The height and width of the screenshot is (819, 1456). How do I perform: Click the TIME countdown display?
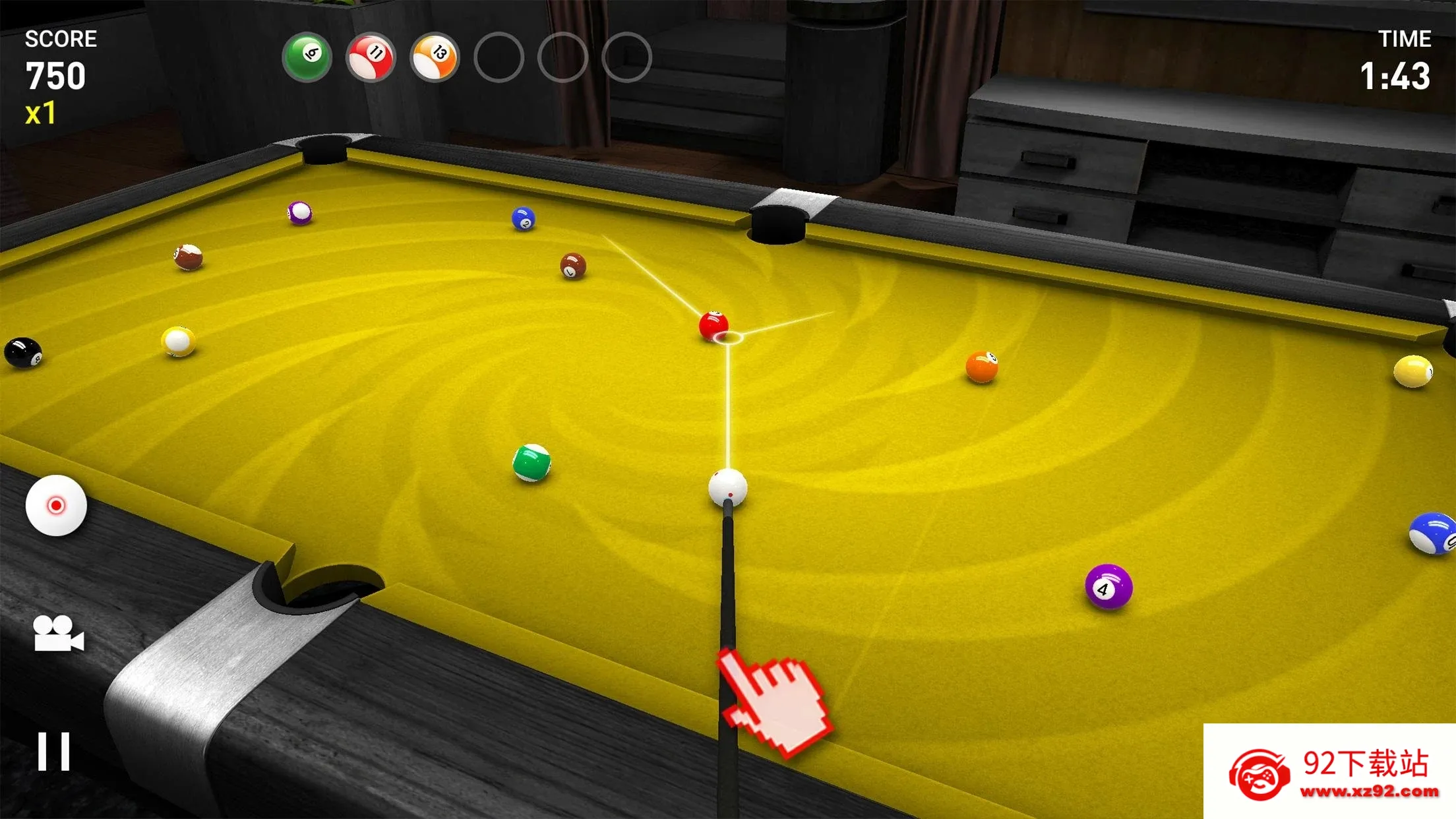(1398, 75)
